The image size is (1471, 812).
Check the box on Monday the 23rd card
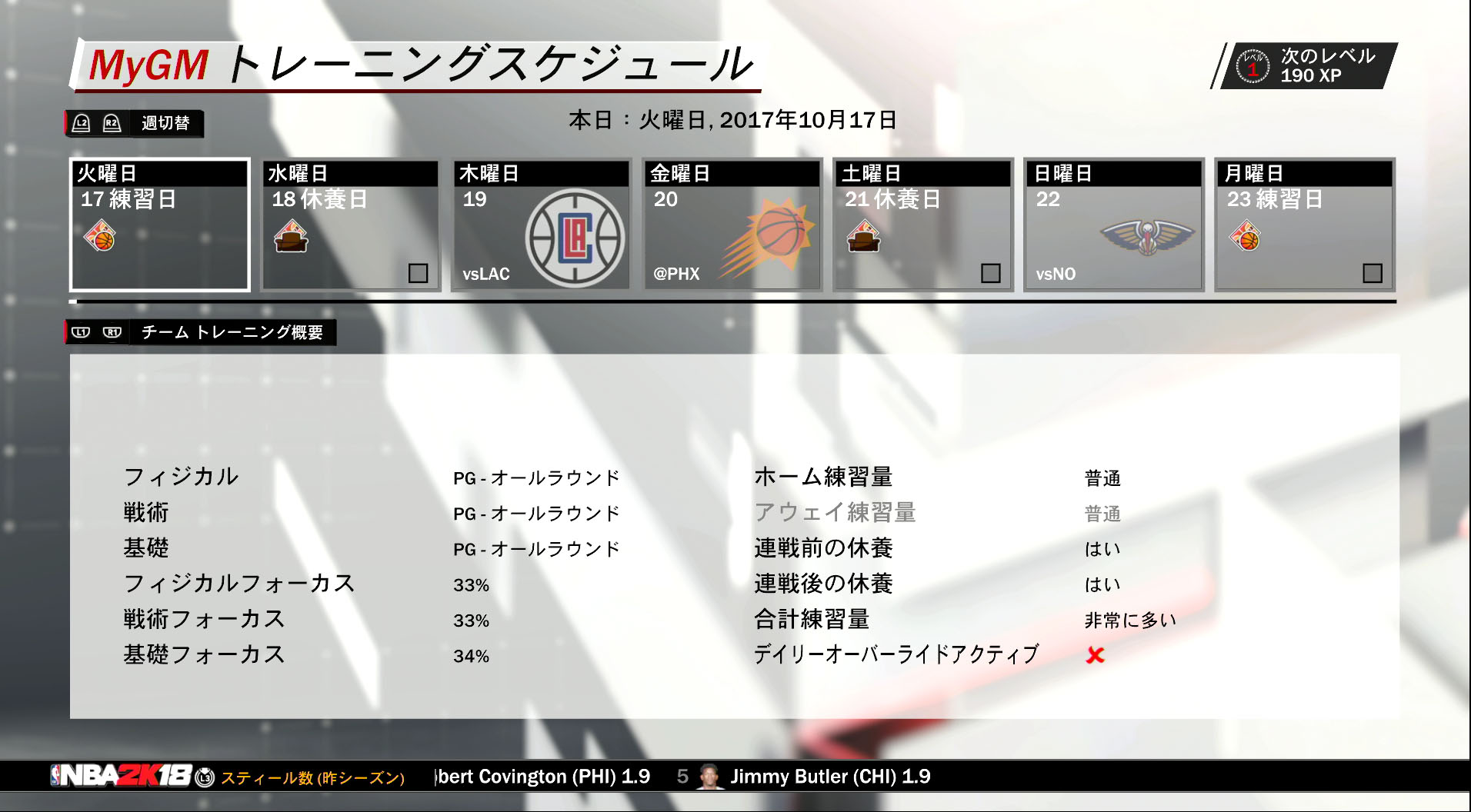(x=1373, y=274)
